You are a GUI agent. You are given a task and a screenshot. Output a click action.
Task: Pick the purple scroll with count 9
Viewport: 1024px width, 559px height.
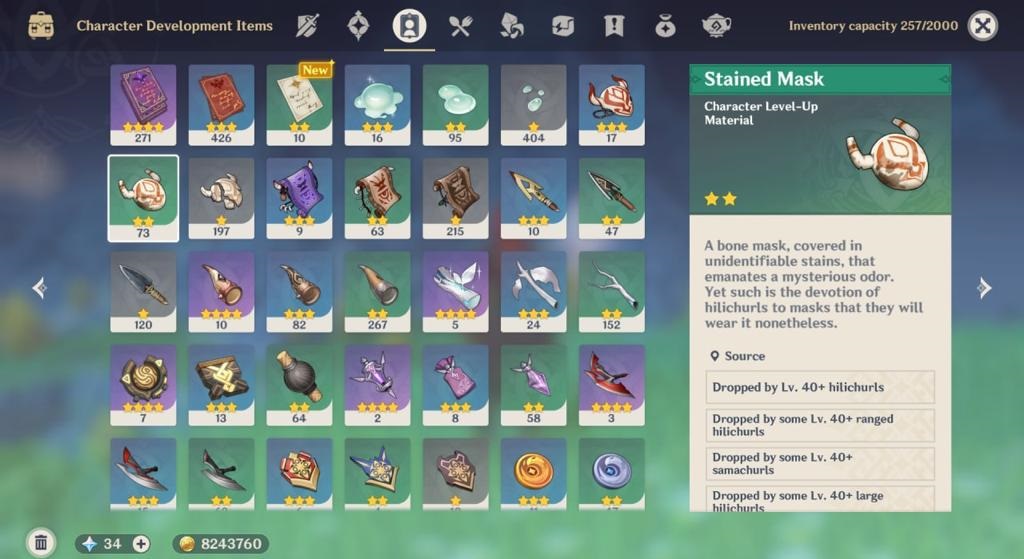tap(299, 198)
